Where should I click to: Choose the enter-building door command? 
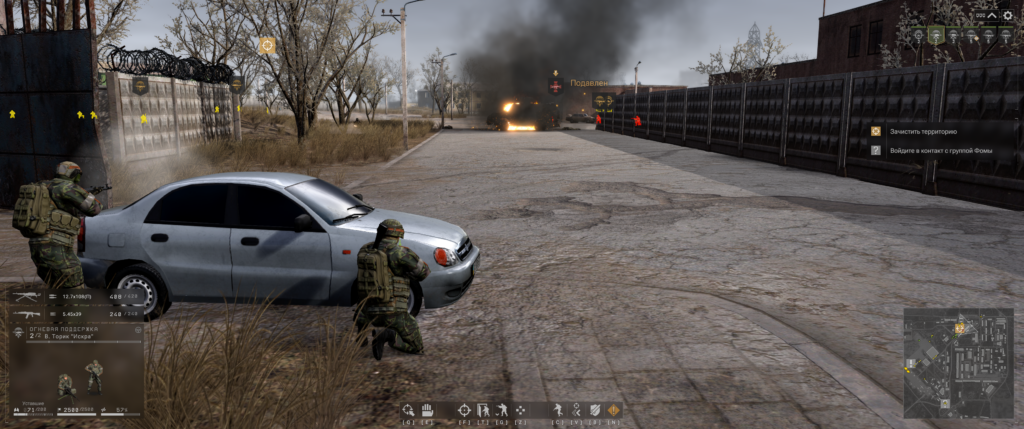[x=483, y=410]
